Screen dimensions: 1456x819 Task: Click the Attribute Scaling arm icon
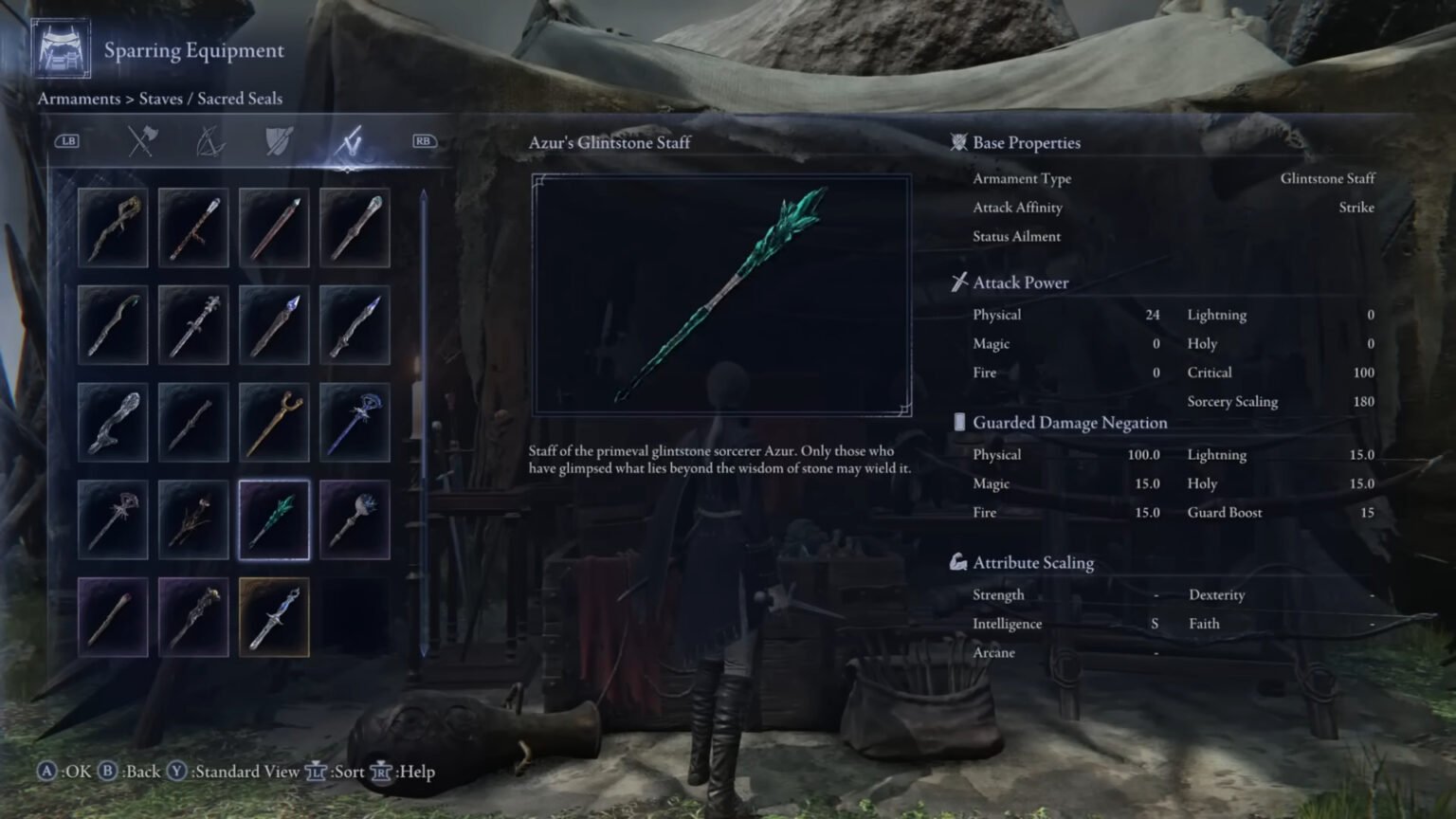(x=959, y=561)
